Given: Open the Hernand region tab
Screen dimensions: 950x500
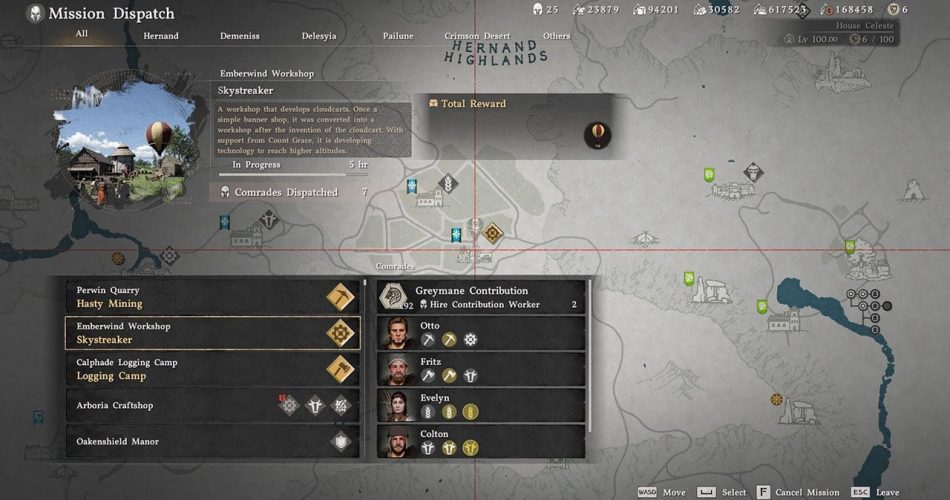Looking at the screenshot, I should (x=161, y=36).
